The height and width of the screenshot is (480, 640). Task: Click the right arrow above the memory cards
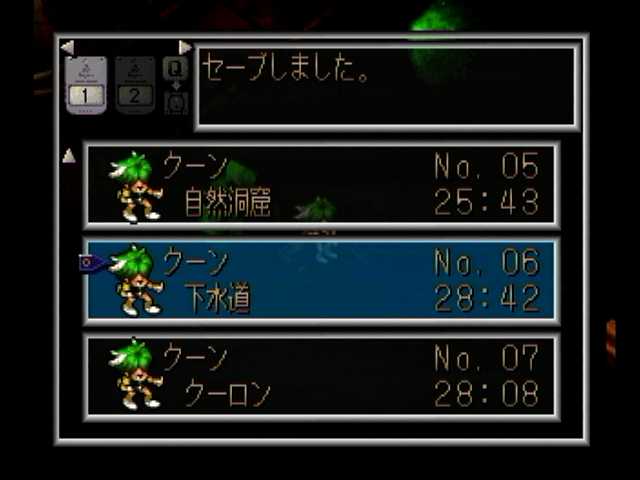coord(185,47)
